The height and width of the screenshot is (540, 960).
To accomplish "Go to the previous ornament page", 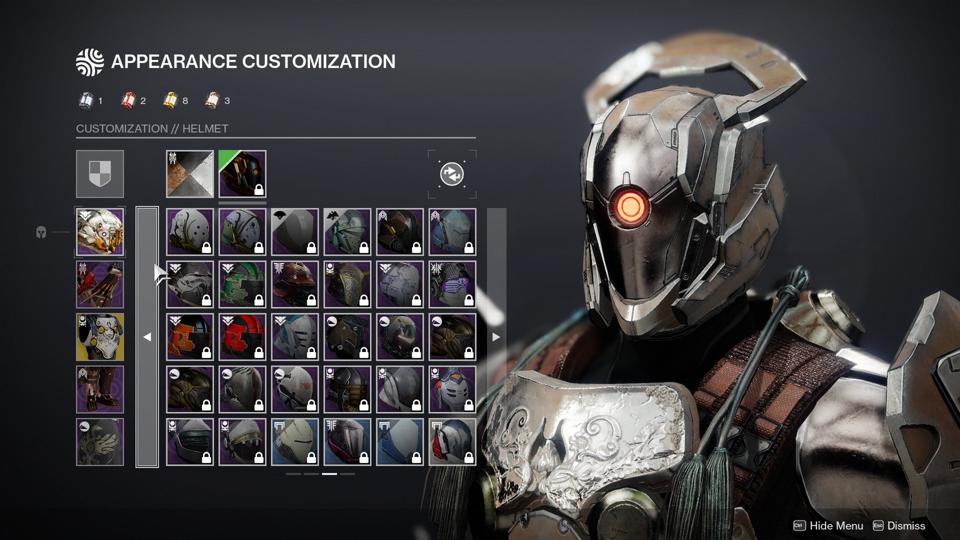I will (147, 337).
